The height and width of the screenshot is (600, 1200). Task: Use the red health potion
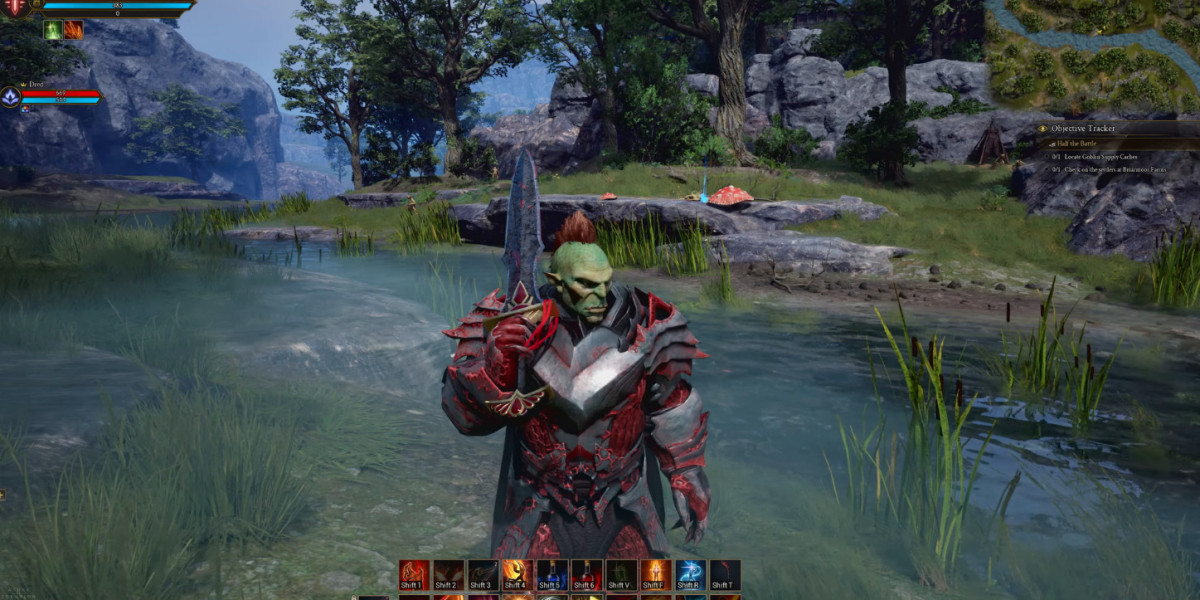(x=586, y=574)
